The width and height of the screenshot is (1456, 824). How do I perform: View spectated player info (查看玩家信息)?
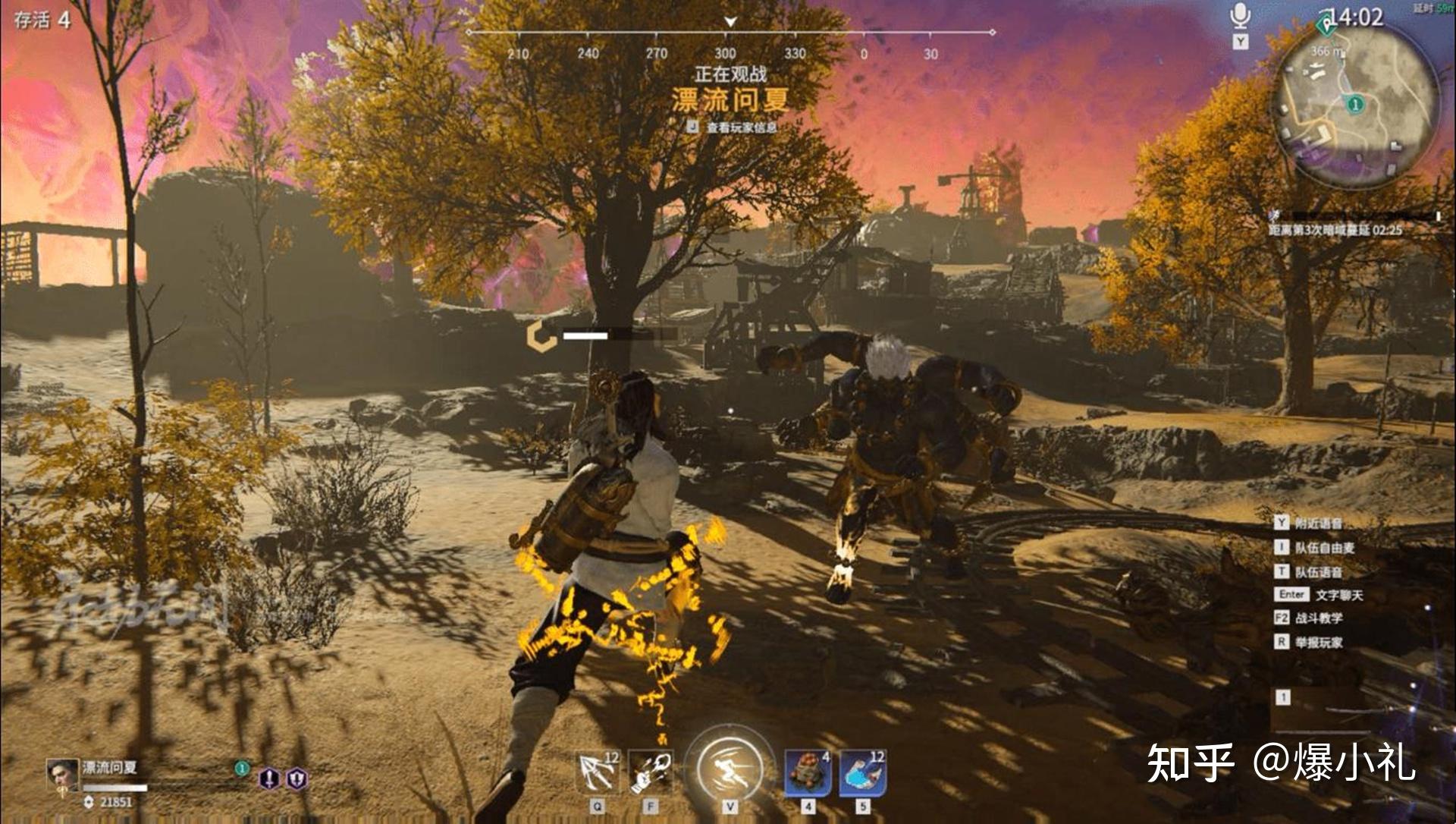pos(733,127)
